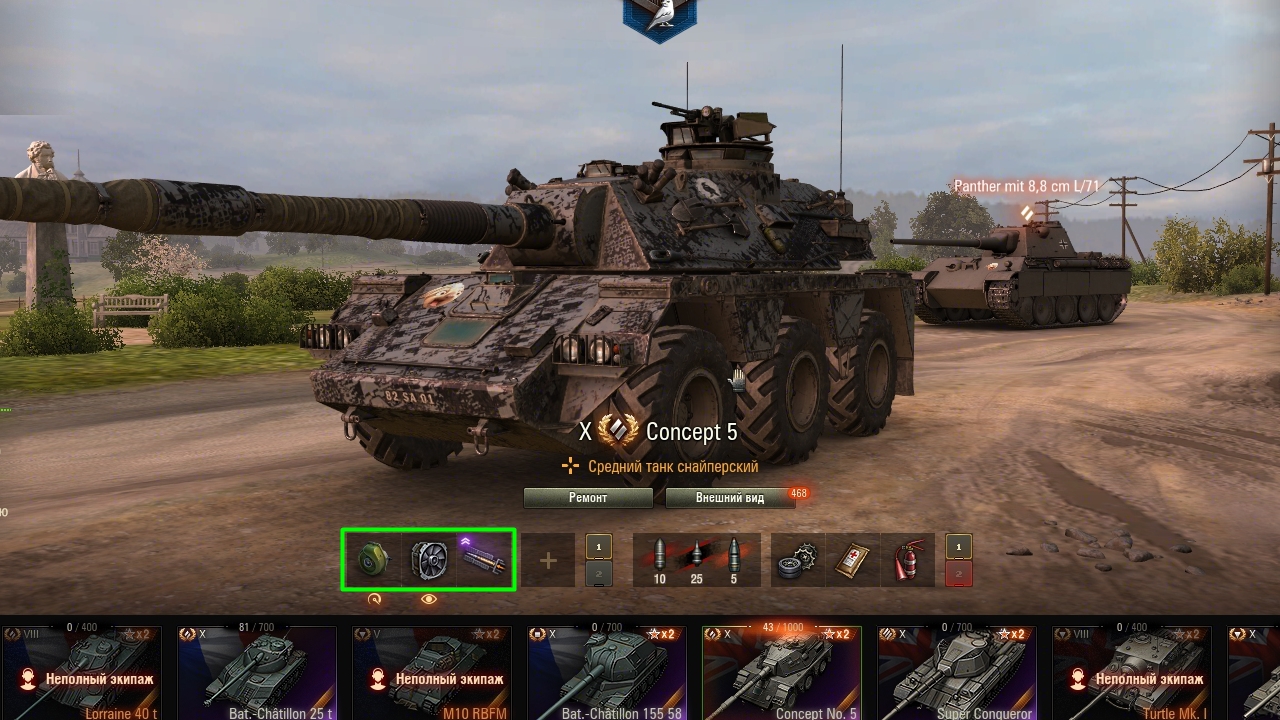Choose the Bat.-Châtillon 155 58 tank card

(x=607, y=673)
